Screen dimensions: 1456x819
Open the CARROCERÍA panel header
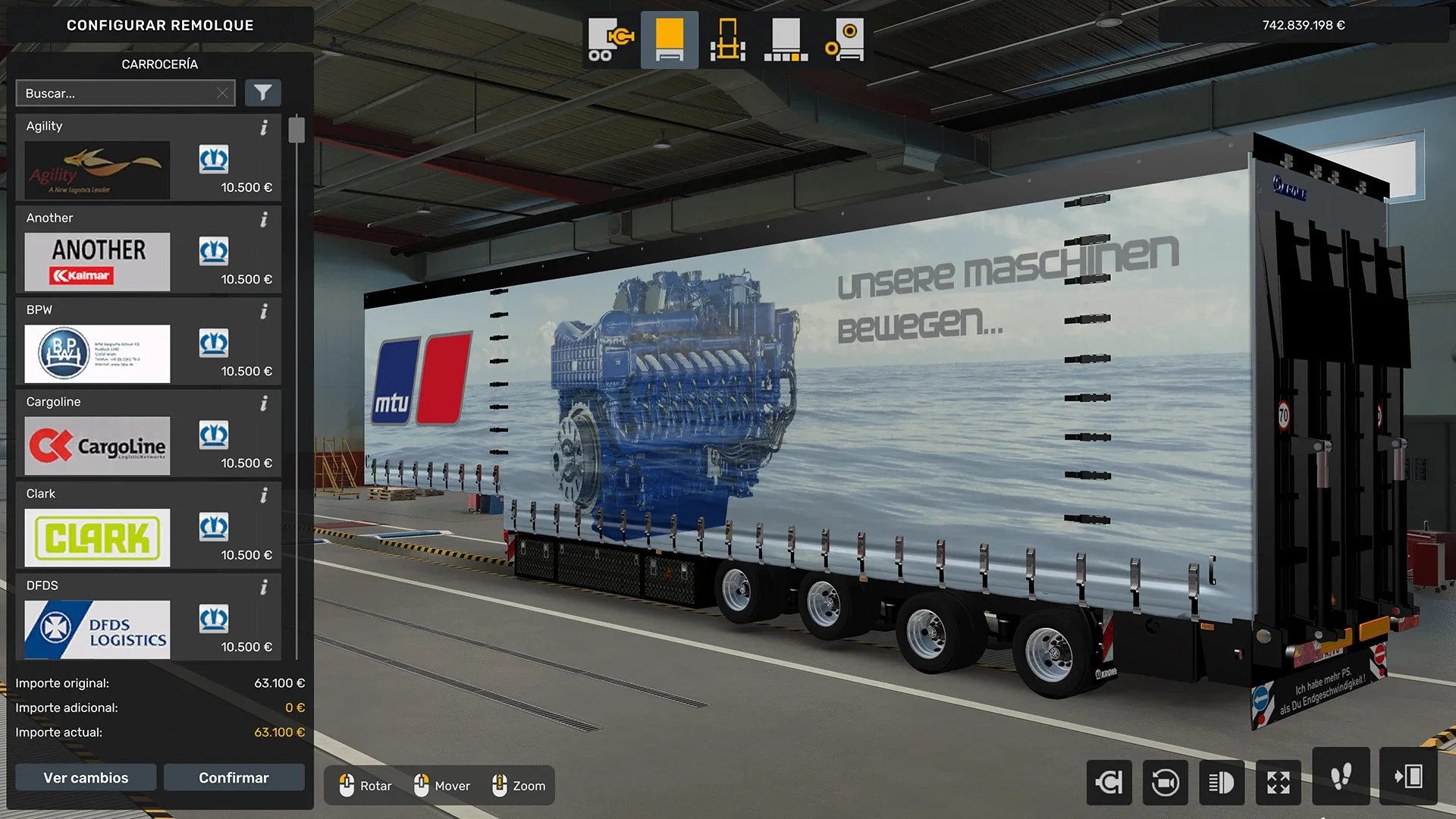coord(159,64)
